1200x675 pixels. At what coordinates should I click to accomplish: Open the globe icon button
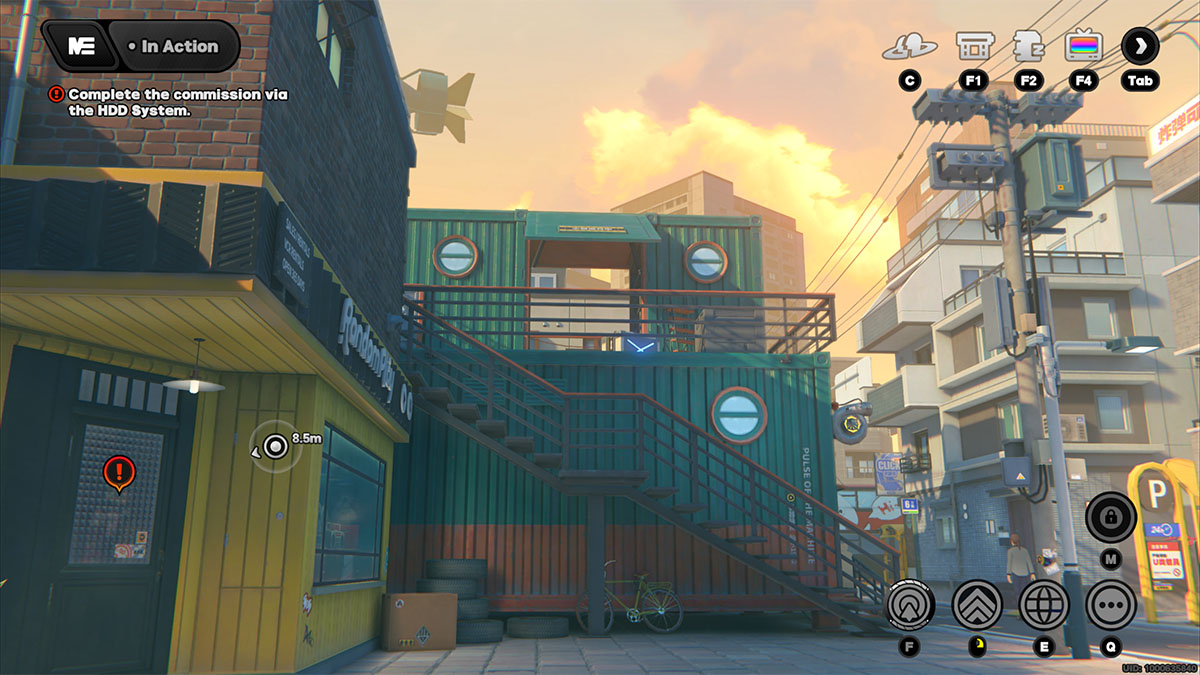tap(1044, 604)
